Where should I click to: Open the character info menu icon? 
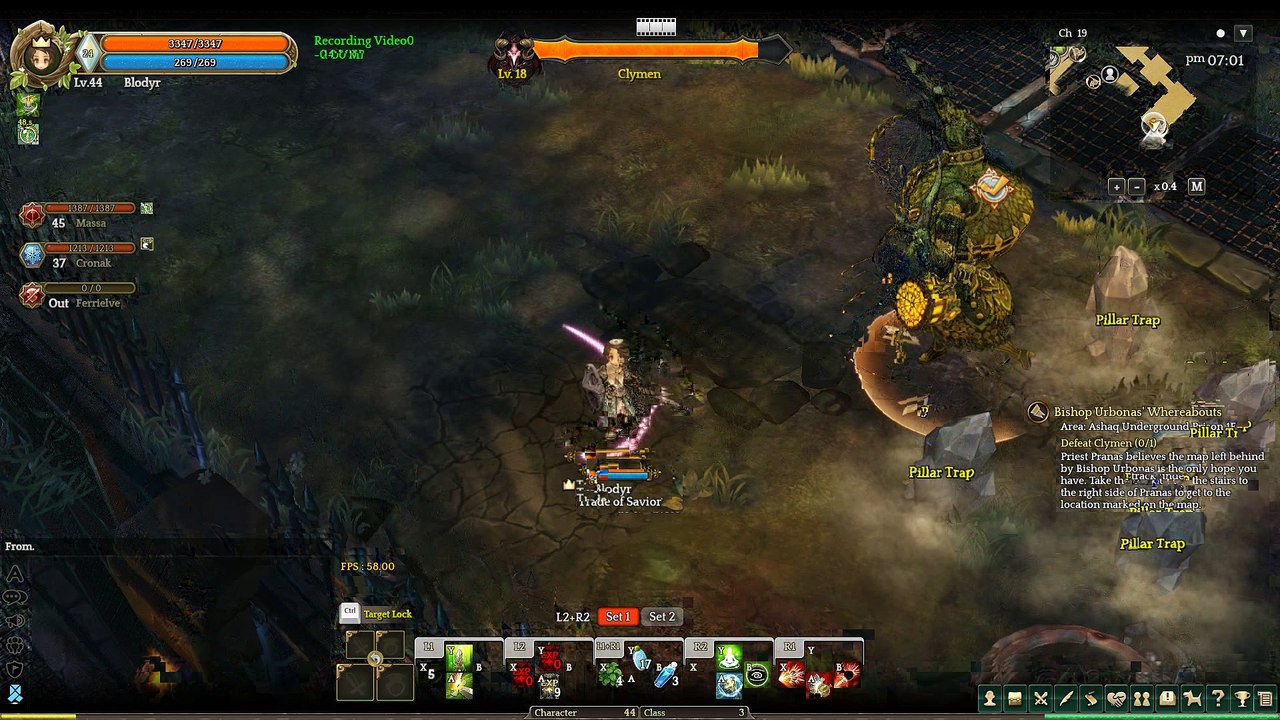990,699
